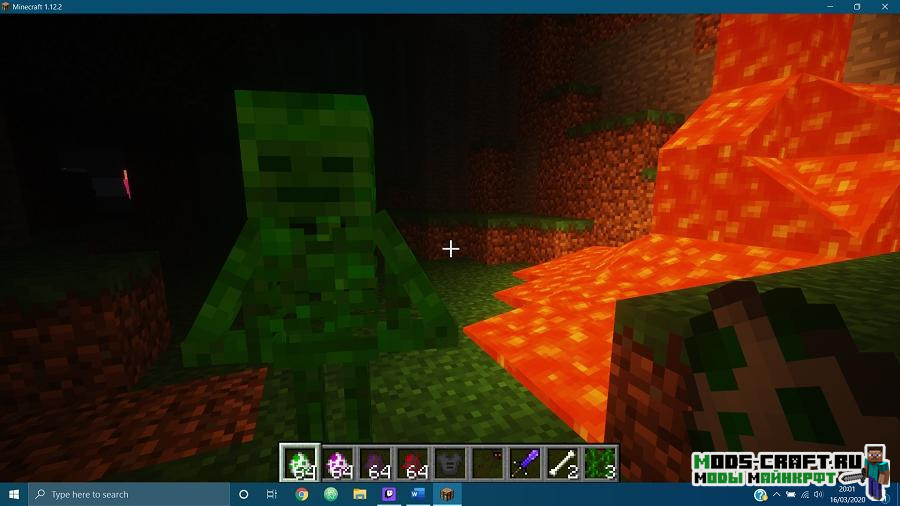900x506 pixels.
Task: Select the pink-spotted spawn egg slot
Action: click(x=338, y=462)
